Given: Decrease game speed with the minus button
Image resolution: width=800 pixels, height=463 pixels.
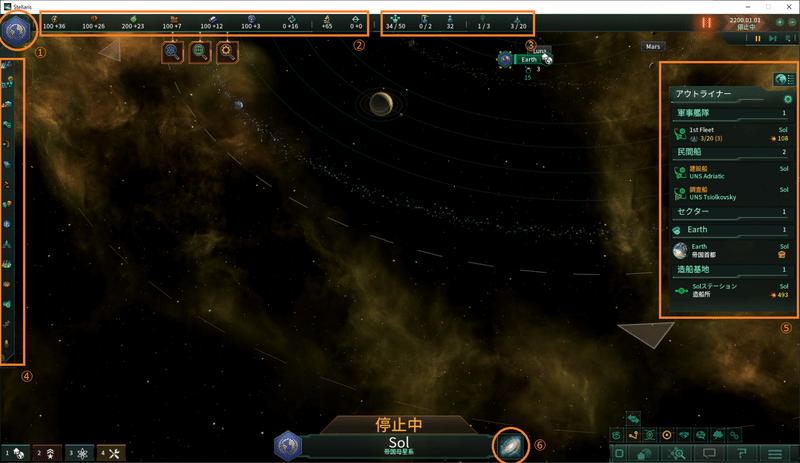Looking at the screenshot, I should pos(790,21).
